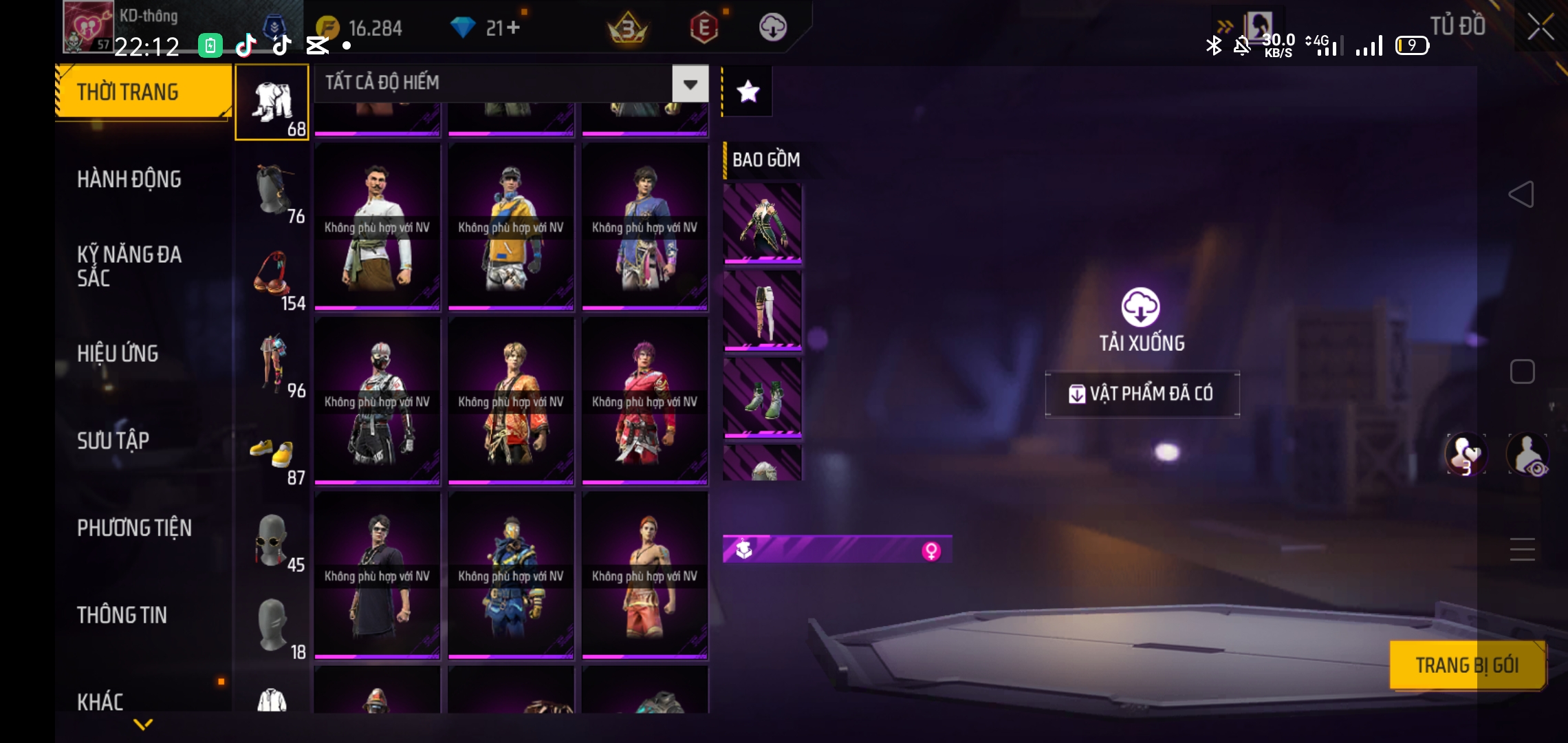Tap the Android back navigation triangle

pos(1521,195)
